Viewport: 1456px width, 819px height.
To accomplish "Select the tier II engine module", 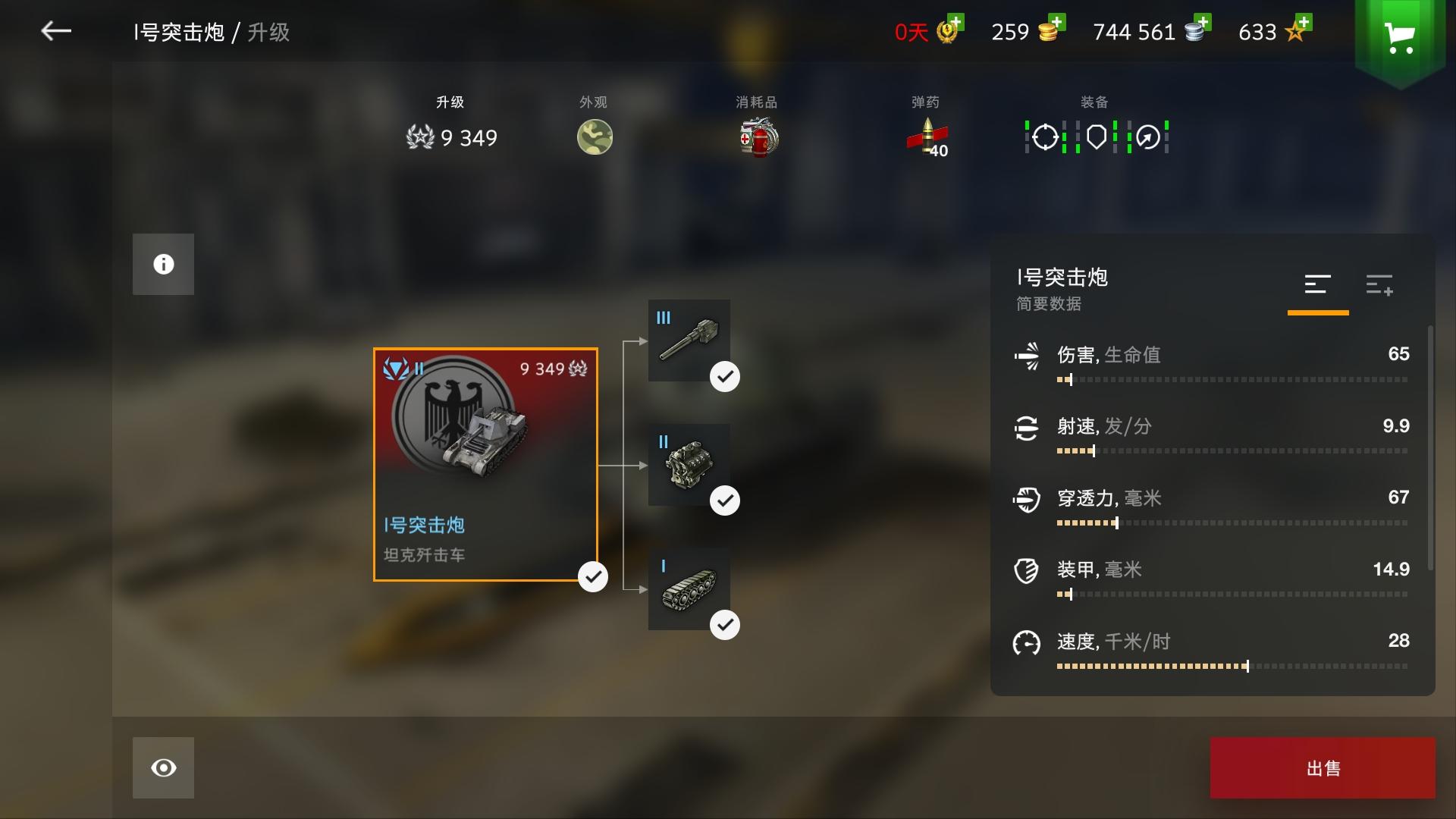I will coord(691,464).
